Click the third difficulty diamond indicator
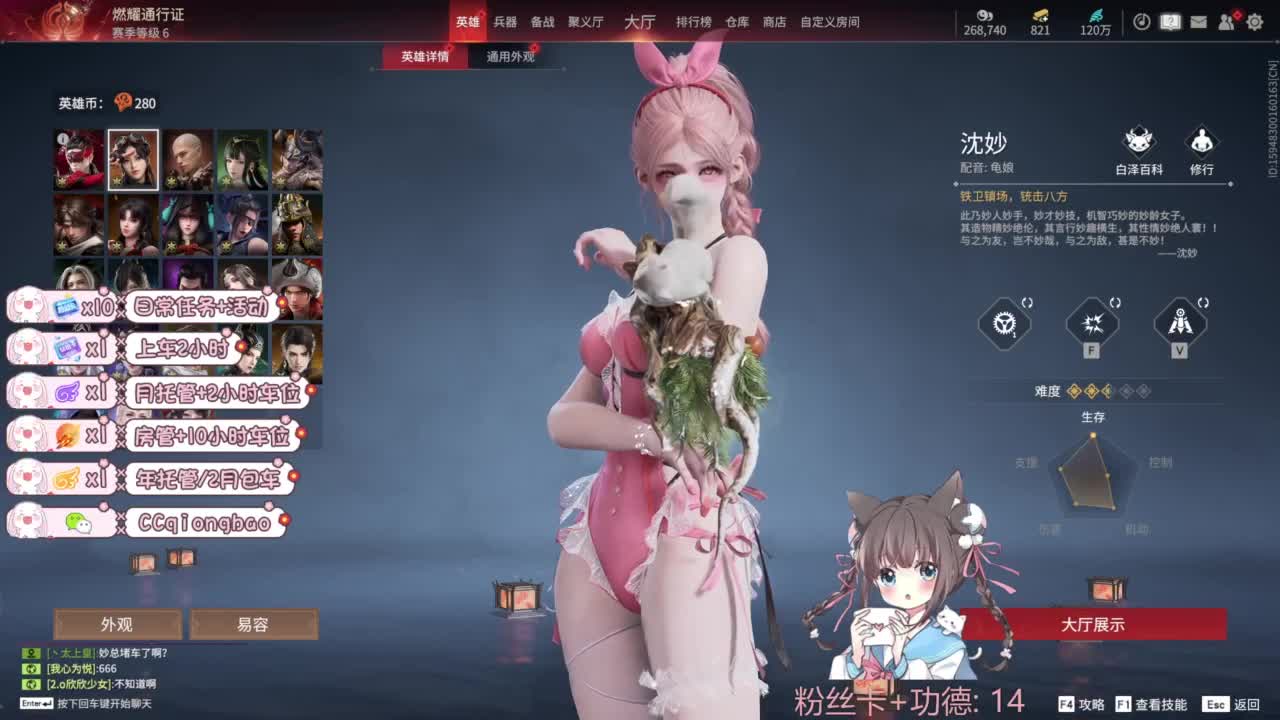The width and height of the screenshot is (1280, 720). point(1107,390)
